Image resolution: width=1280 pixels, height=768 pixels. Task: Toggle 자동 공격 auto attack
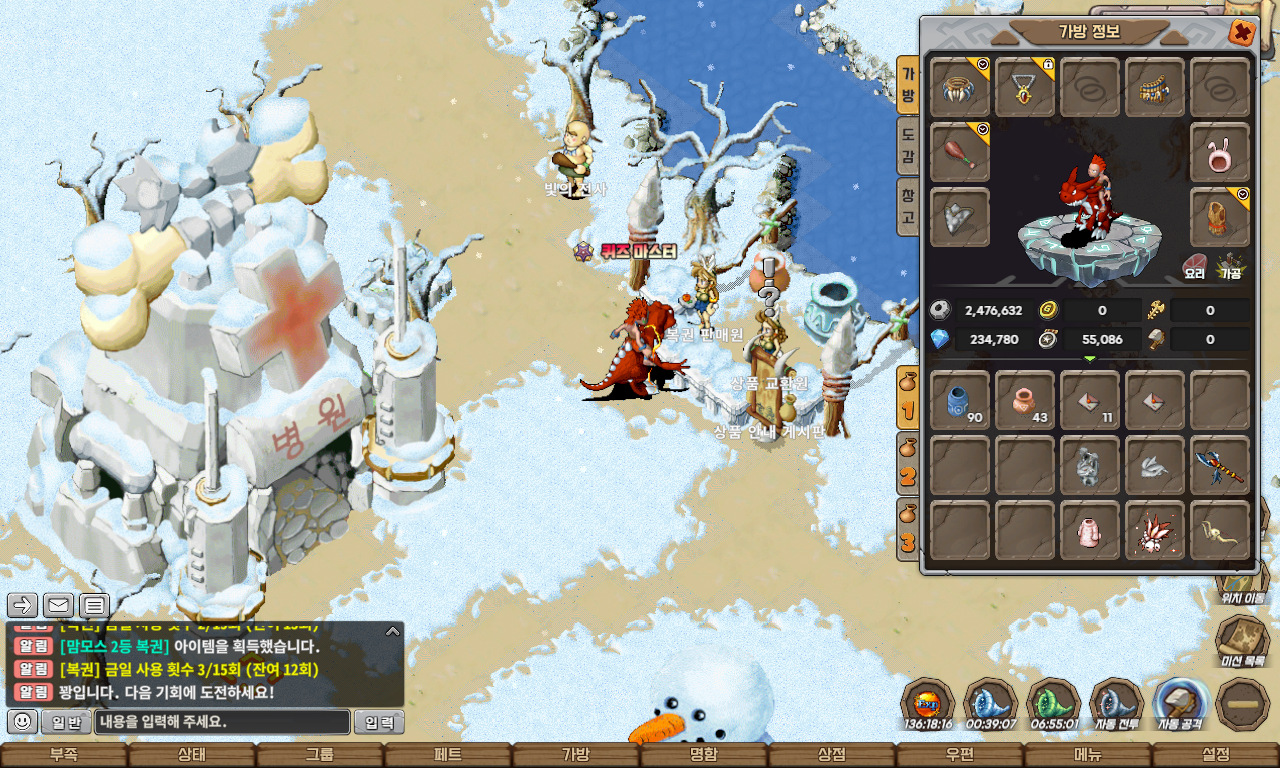1180,704
